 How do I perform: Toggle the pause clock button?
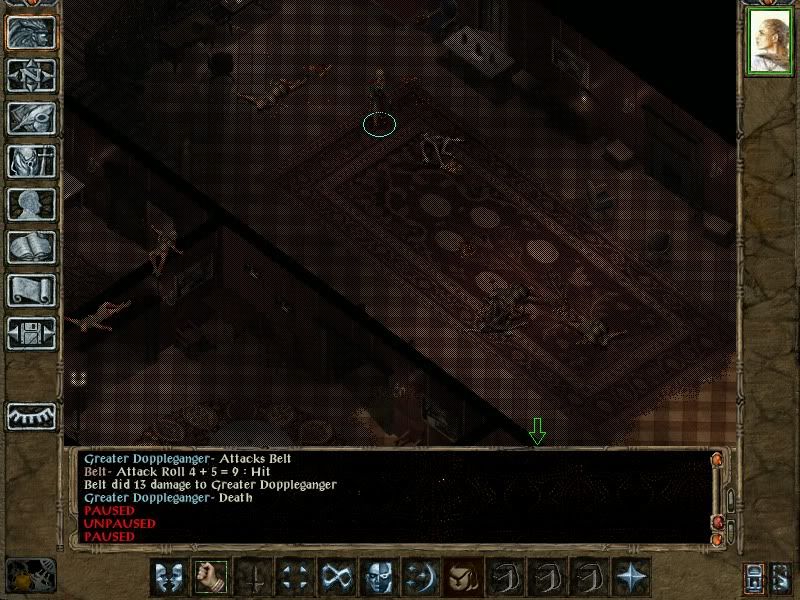(x=30, y=575)
